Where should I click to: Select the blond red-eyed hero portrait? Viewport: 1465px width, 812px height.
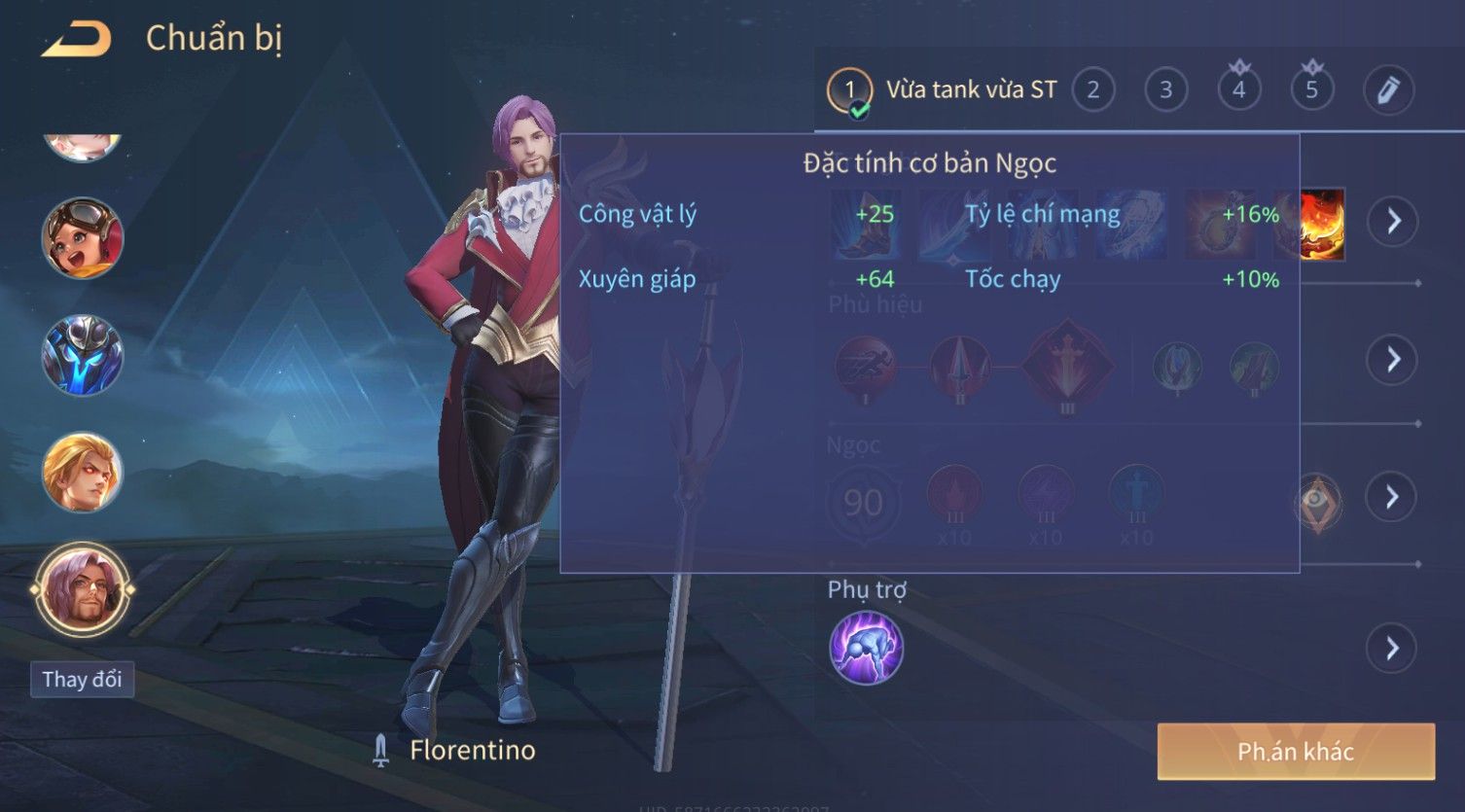pos(83,473)
